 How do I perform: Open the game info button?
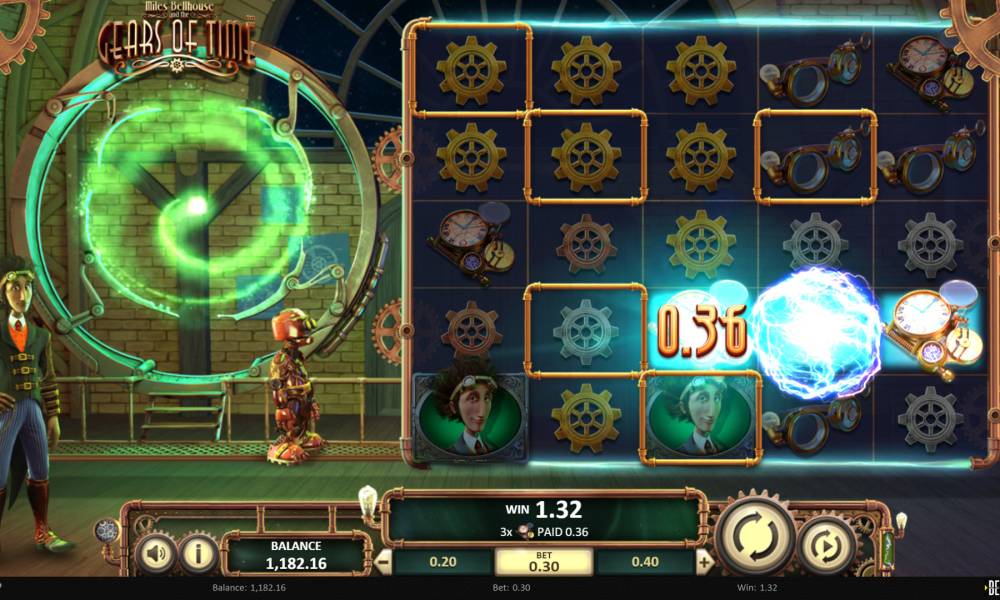pyautogui.click(x=199, y=551)
